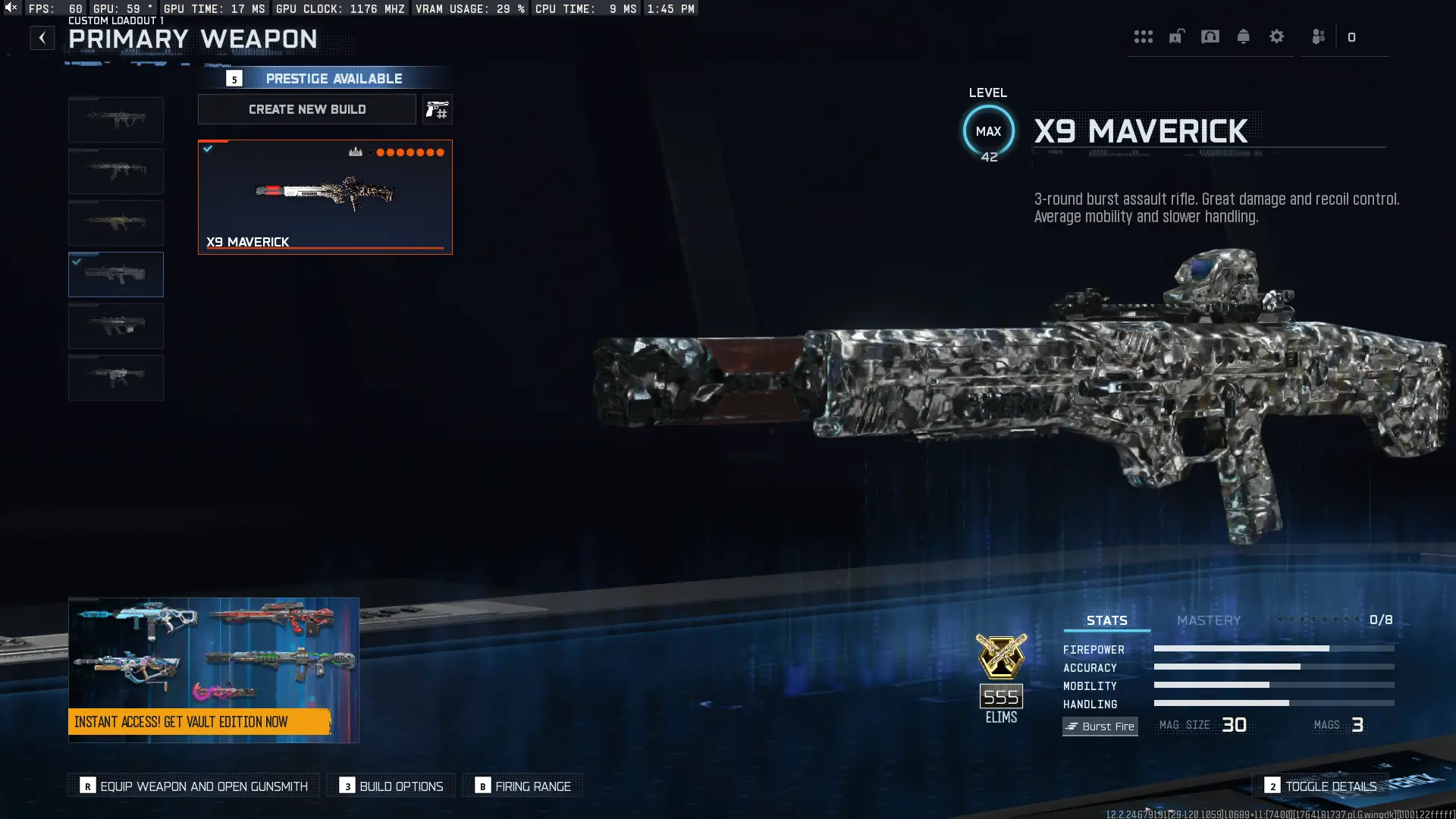Open the Build Options menu
The width and height of the screenshot is (1456, 819).
coord(391,786)
